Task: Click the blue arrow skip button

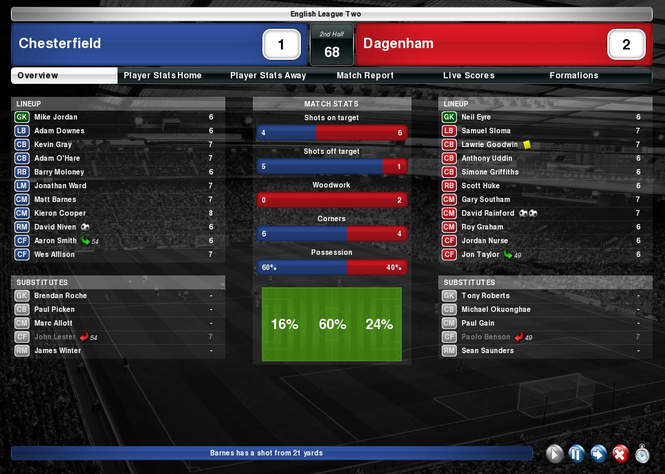Action: tap(598, 454)
